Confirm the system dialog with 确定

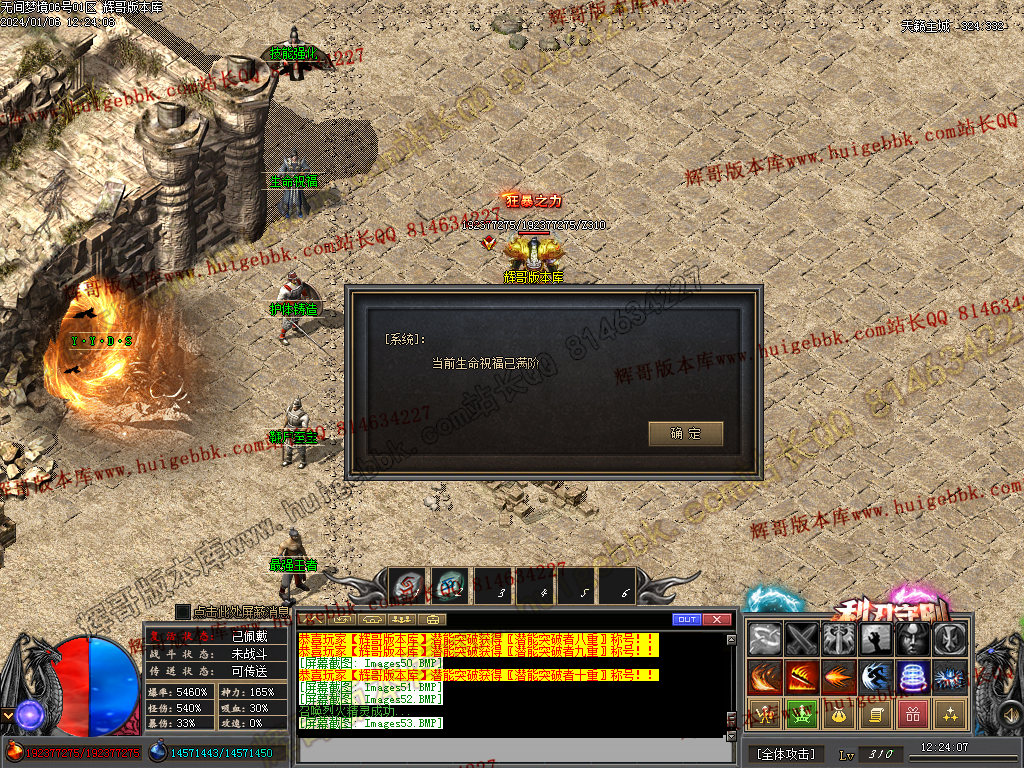click(x=685, y=434)
